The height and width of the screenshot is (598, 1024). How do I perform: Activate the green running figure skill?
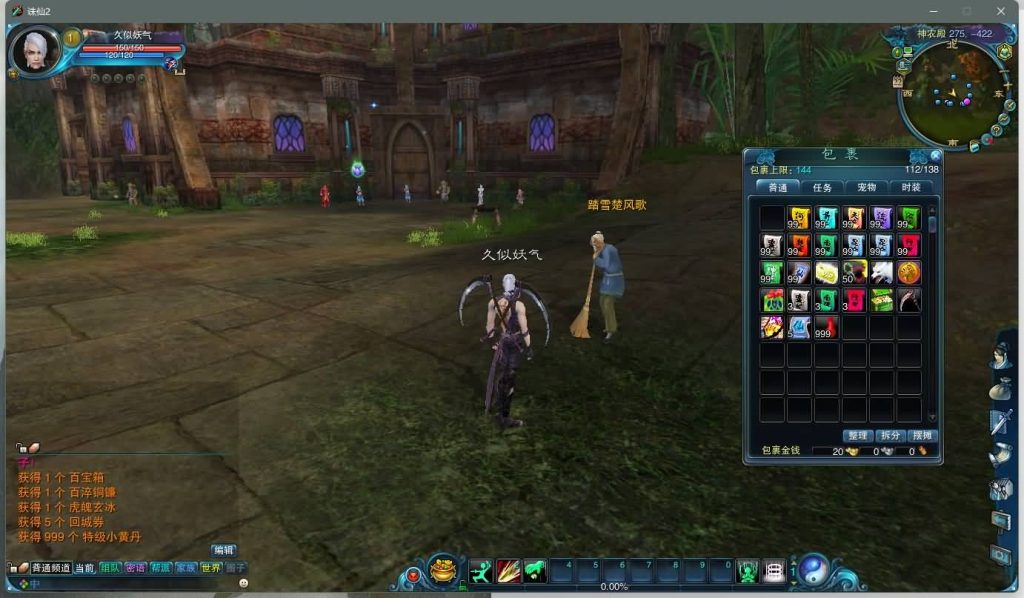pos(481,571)
